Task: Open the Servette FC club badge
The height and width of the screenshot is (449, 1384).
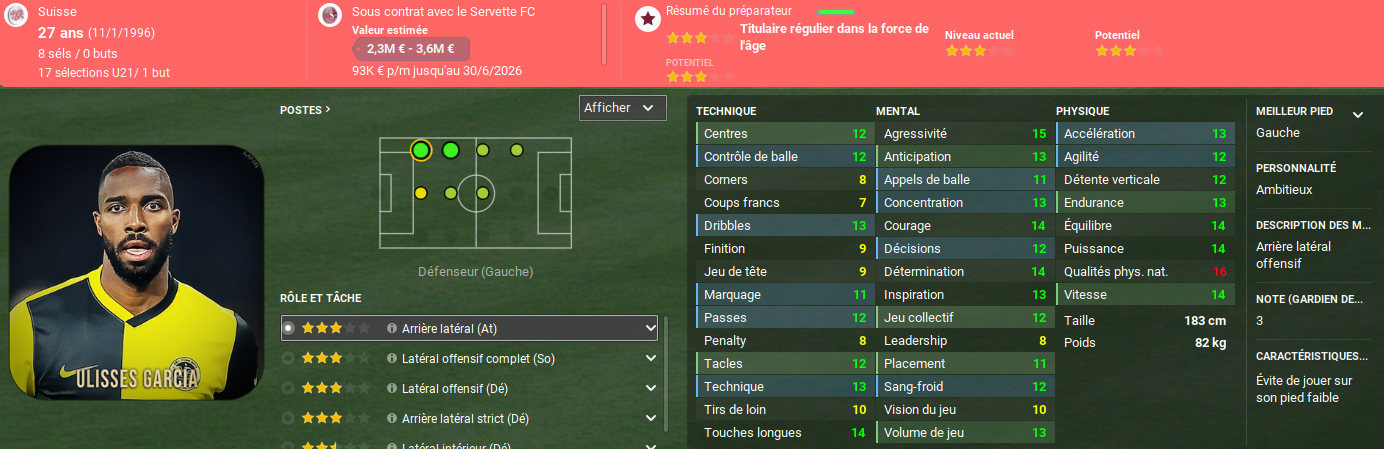Action: tap(329, 15)
